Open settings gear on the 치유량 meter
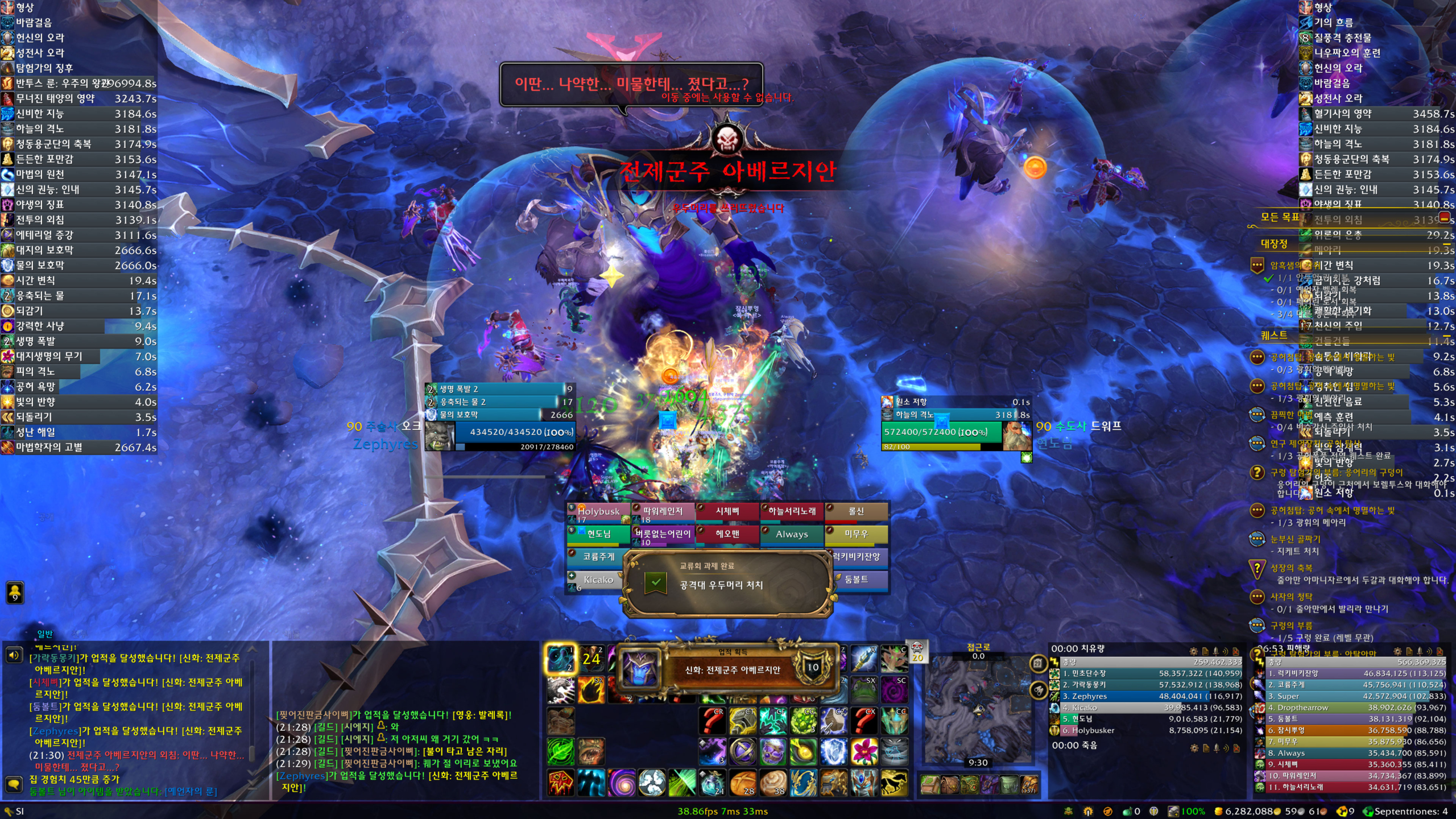 point(1193,652)
